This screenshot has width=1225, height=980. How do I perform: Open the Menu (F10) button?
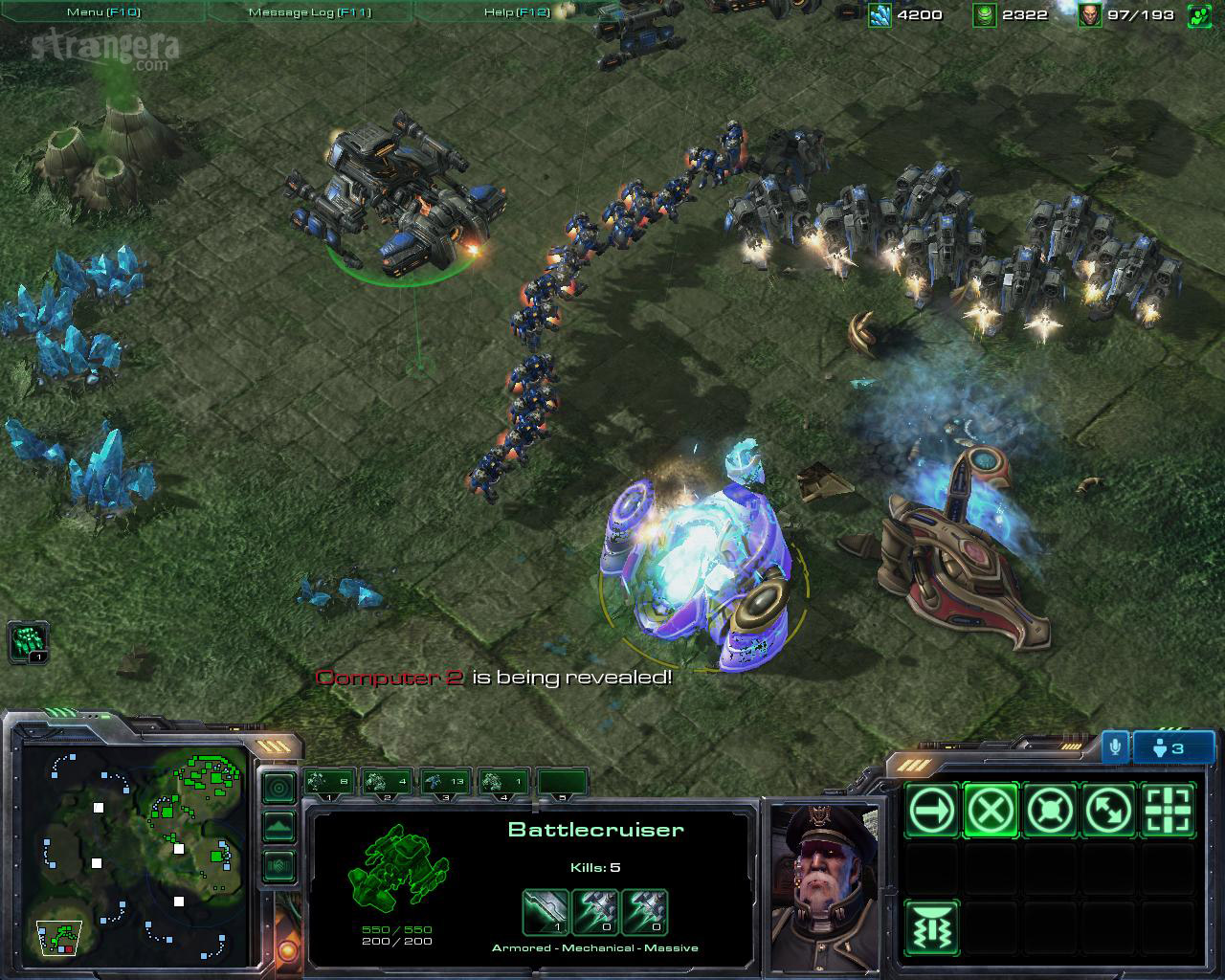tap(102, 12)
